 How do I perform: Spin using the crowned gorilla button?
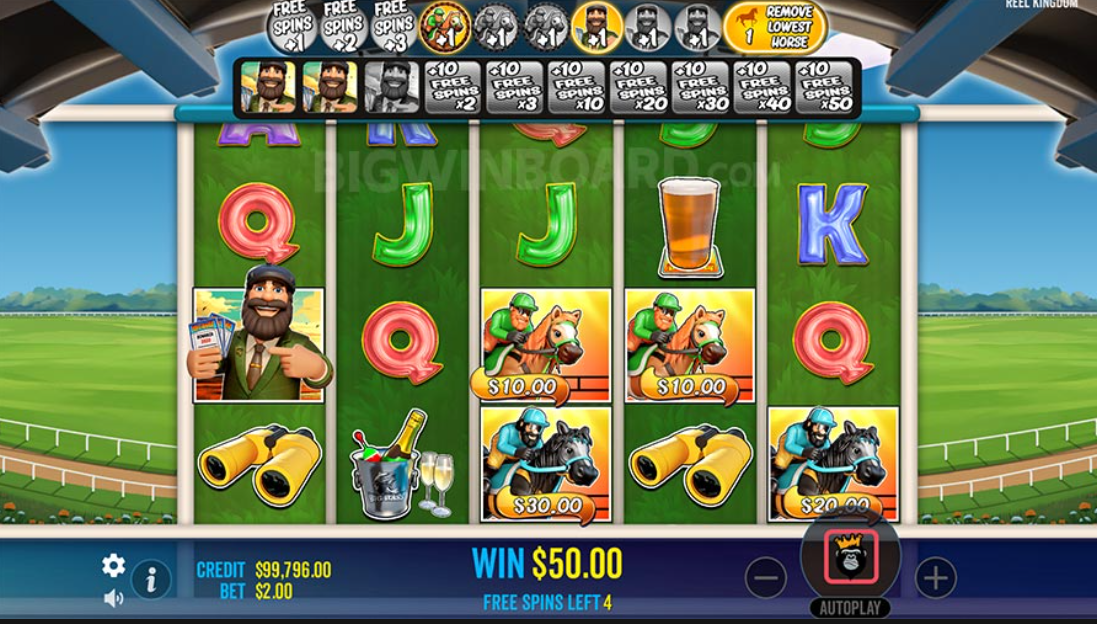[850, 557]
